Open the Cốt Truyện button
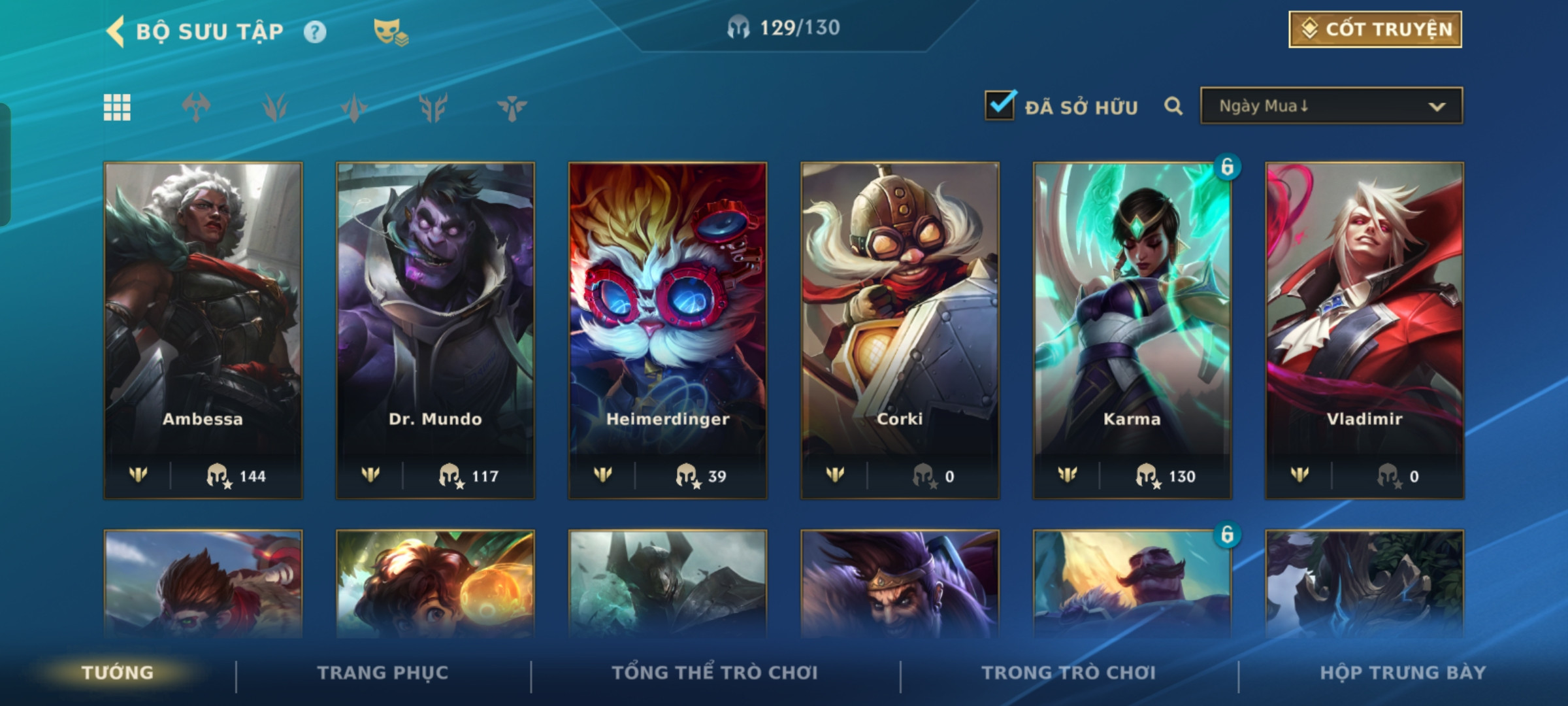This screenshot has width=1568, height=706. (1375, 29)
